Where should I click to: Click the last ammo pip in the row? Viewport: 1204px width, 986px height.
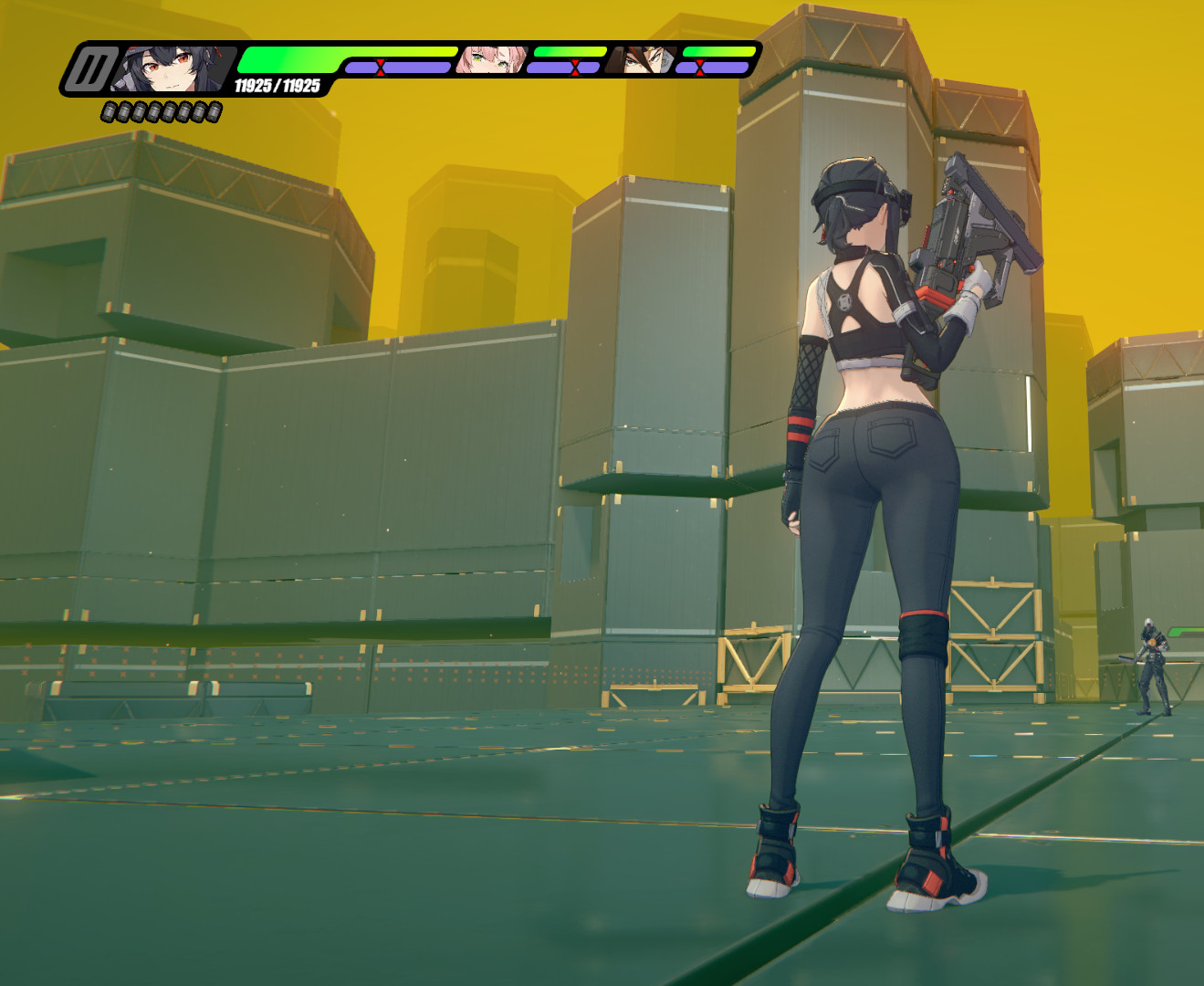[x=214, y=110]
